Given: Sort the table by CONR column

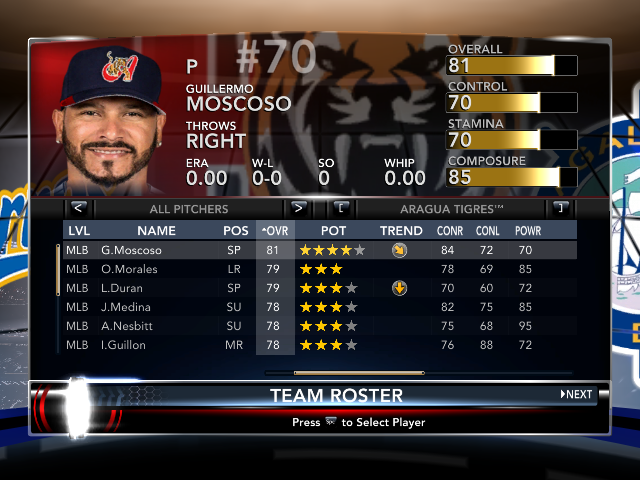Looking at the screenshot, I should coord(450,231).
